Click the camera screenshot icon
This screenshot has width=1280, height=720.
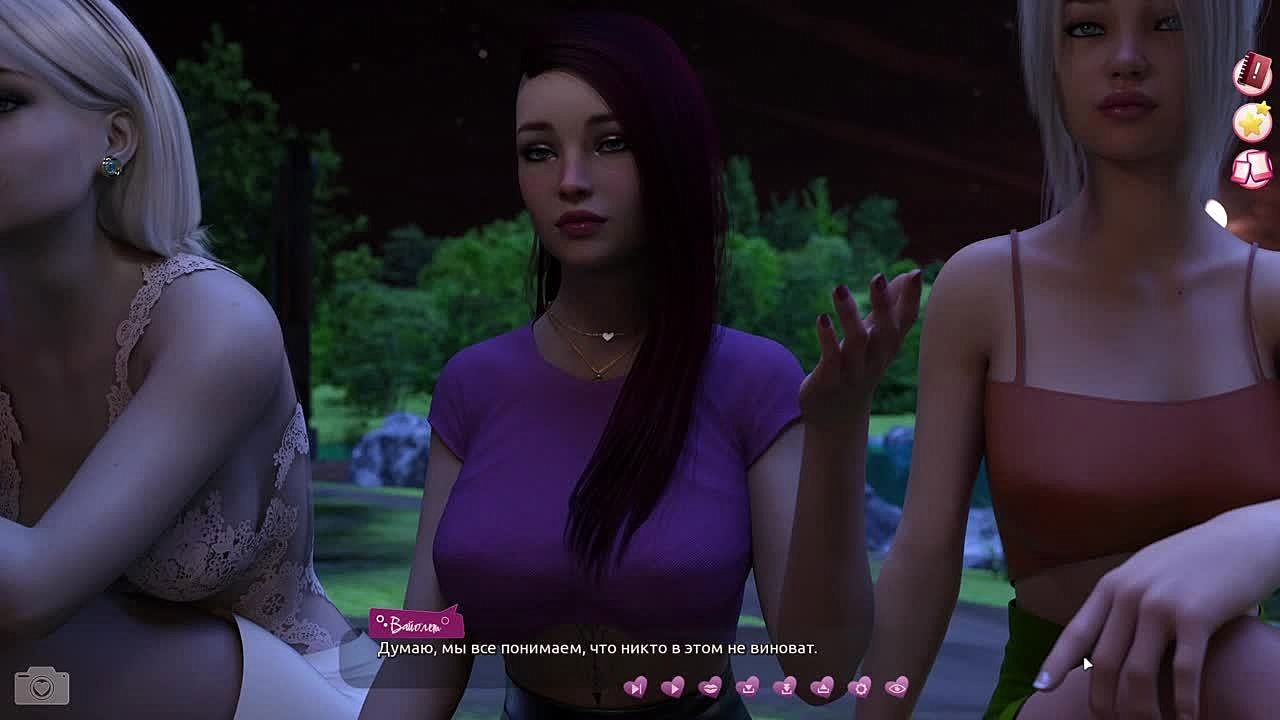click(42, 686)
